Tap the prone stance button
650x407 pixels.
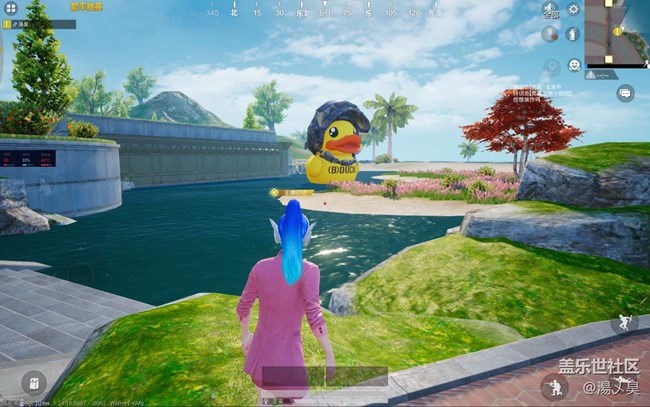(x=553, y=384)
